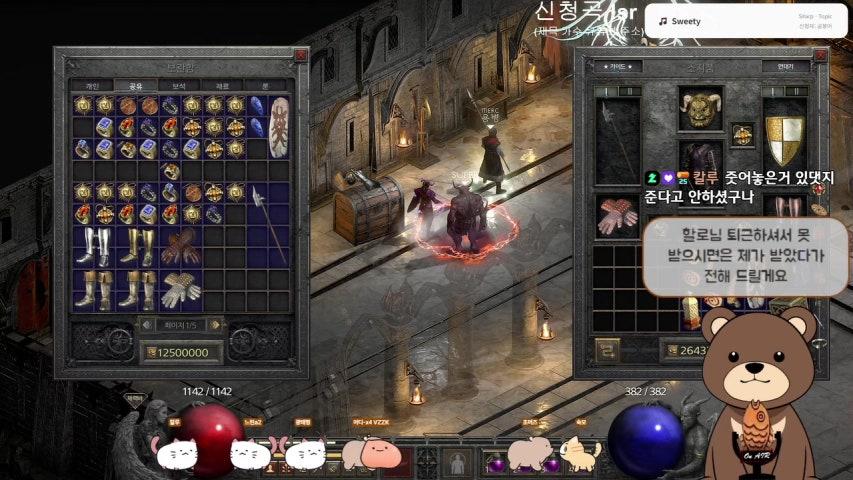Switch to the 재료 stash tab
Screen dimensions: 853x480
(x=222, y=86)
